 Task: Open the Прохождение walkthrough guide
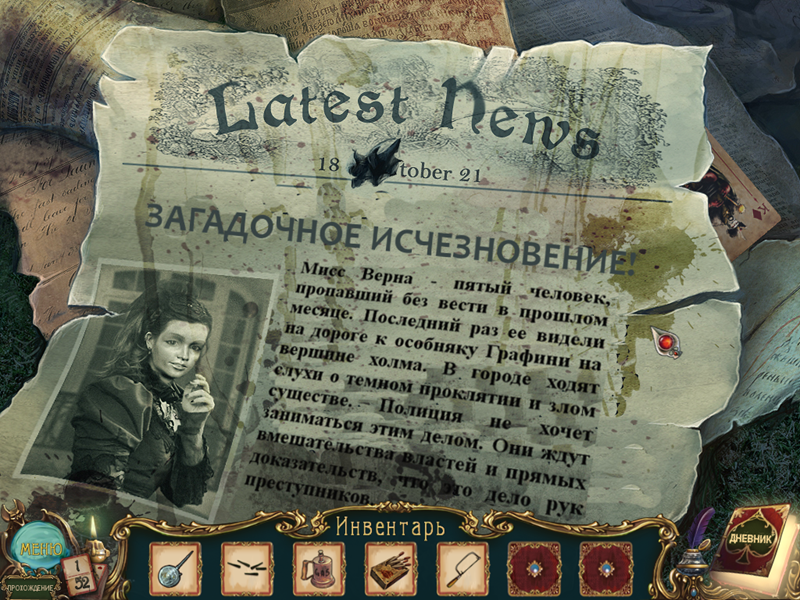pos(29,587)
